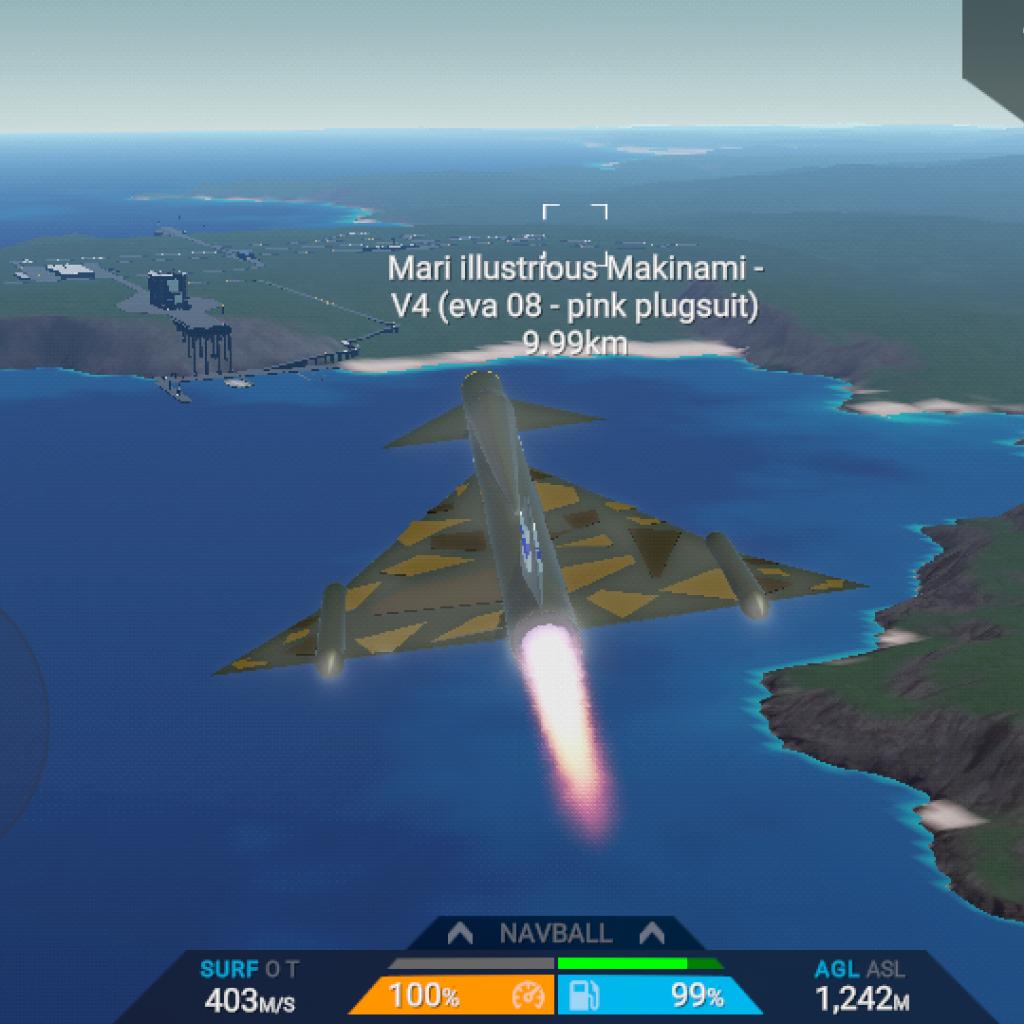Open the fuel pump icon panel
Screen dimensions: 1024x1024
(x=583, y=996)
